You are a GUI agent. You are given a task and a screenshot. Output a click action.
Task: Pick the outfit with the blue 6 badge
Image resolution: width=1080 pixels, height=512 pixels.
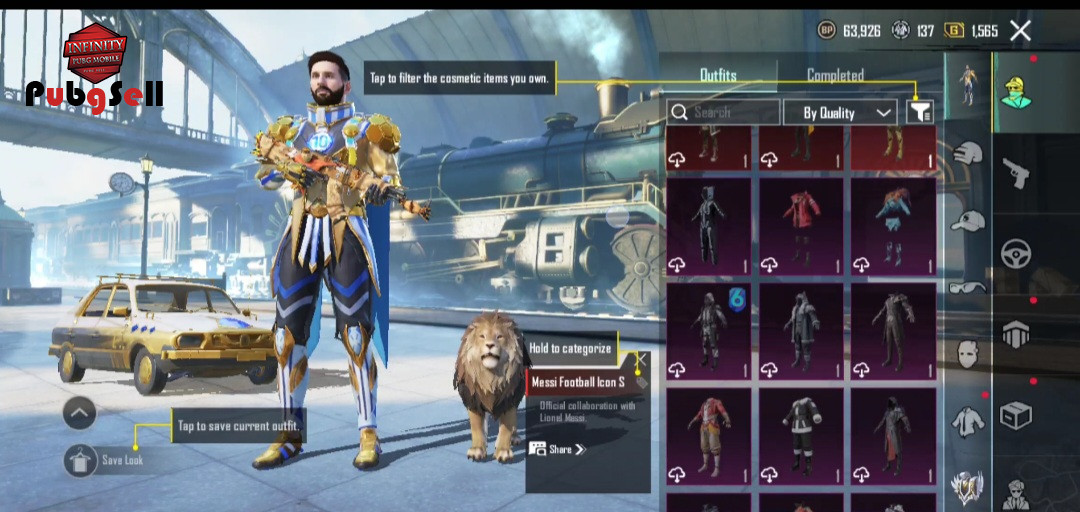tap(708, 330)
